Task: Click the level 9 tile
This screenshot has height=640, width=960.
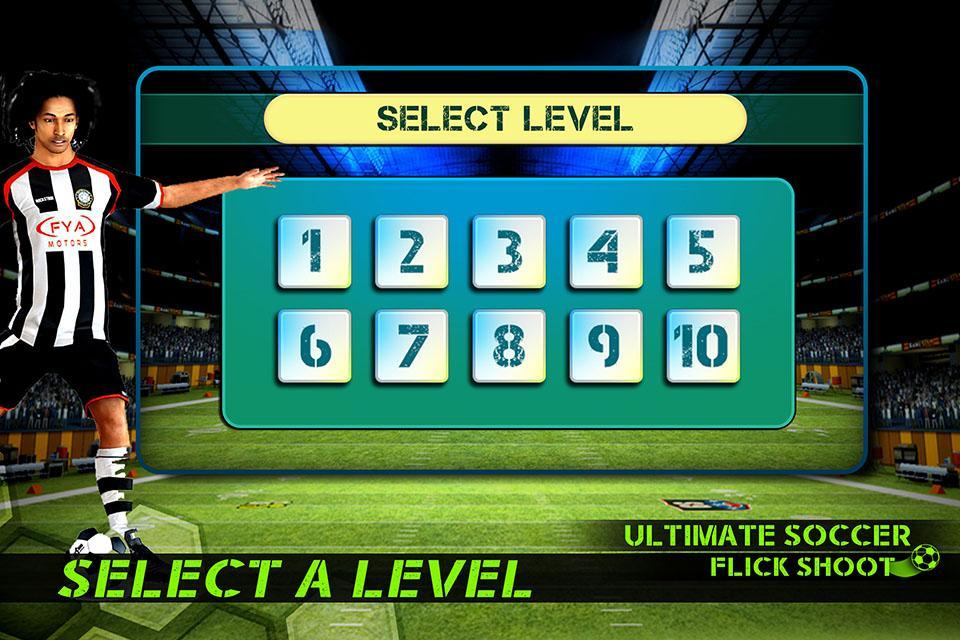Action: [606, 346]
